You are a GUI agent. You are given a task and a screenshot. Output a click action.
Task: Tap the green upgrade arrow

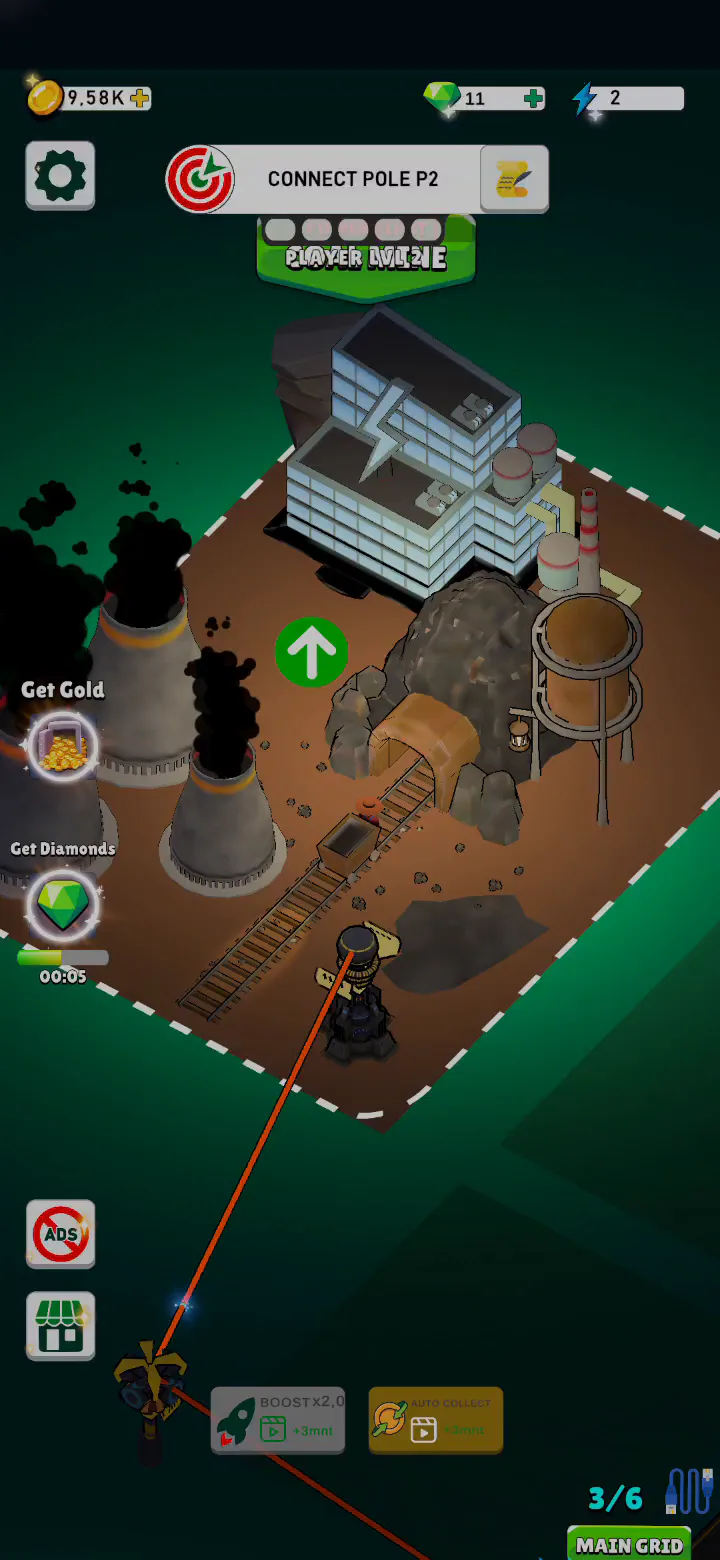[311, 652]
